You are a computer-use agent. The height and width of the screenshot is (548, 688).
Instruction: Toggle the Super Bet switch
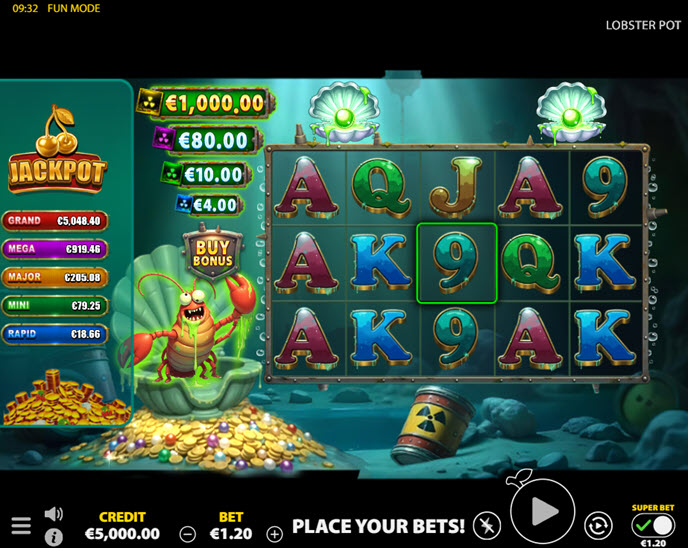(653, 524)
